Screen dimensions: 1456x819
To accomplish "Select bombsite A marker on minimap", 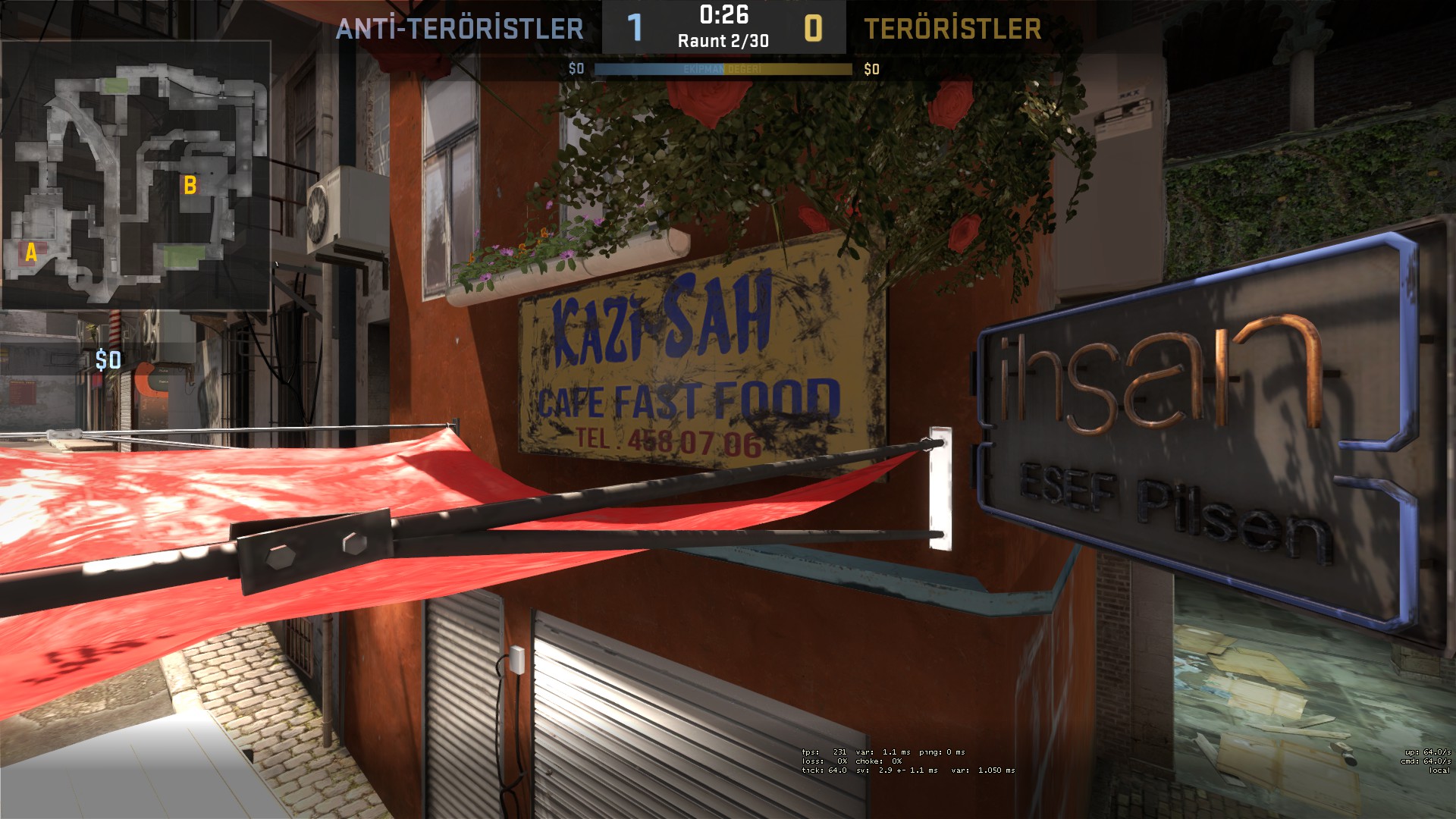I will coord(31,253).
